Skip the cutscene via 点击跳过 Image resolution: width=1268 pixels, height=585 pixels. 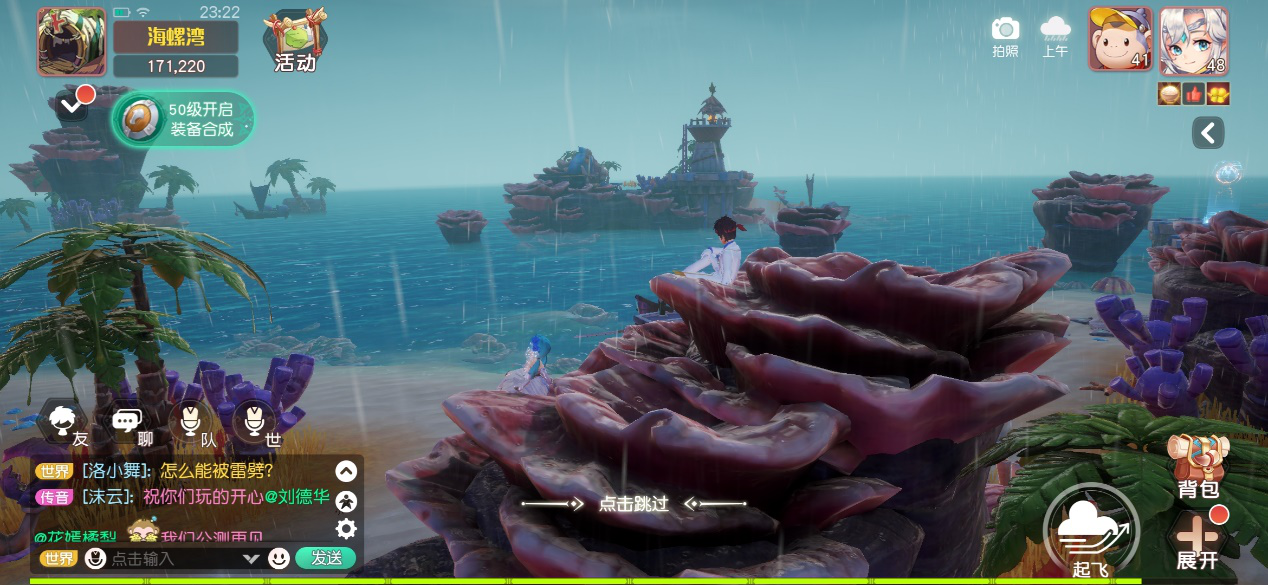[633, 503]
